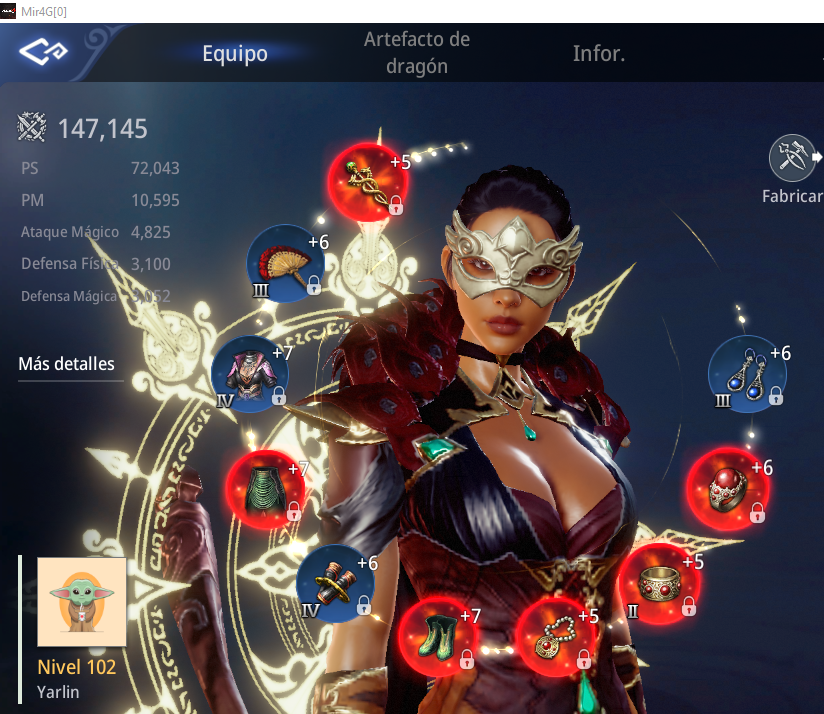The image size is (824, 714).
Task: Pick the bracers gloves slot
Action: pyautogui.click(x=335, y=583)
